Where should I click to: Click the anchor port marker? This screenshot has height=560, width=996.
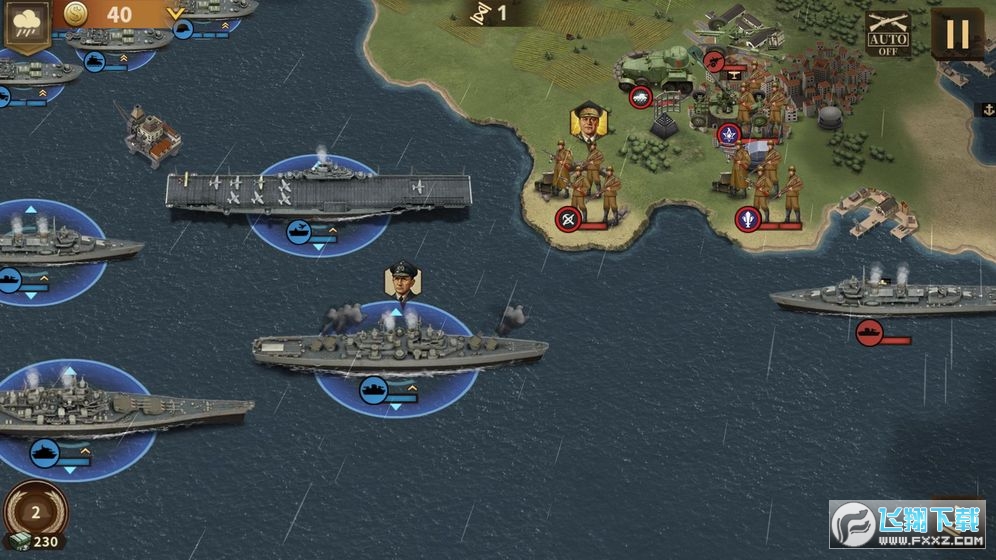983,109
